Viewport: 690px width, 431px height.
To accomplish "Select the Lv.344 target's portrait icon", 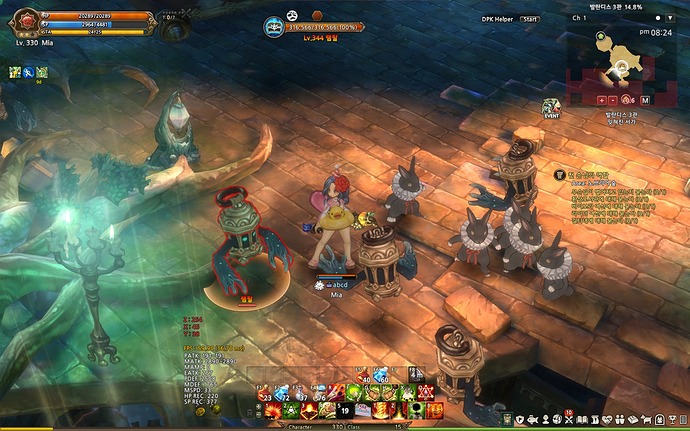I will point(274,28).
